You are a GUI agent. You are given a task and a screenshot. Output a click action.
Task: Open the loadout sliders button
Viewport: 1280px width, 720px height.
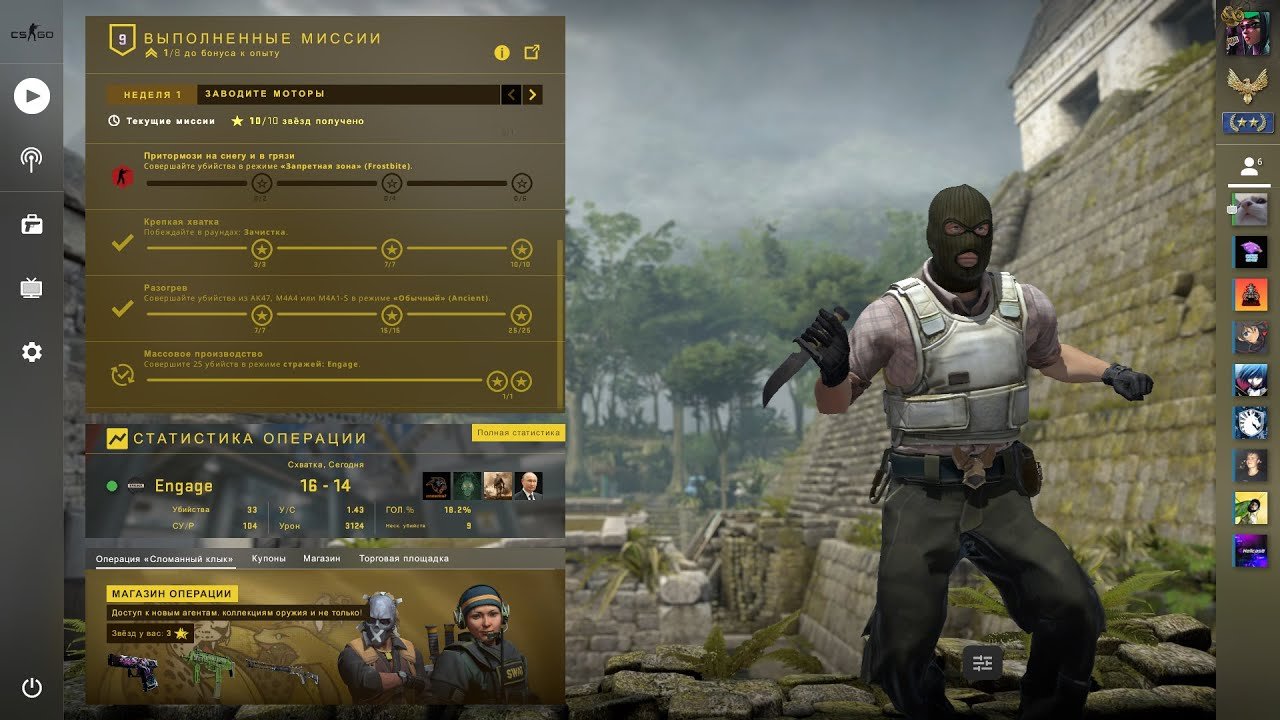tap(982, 662)
